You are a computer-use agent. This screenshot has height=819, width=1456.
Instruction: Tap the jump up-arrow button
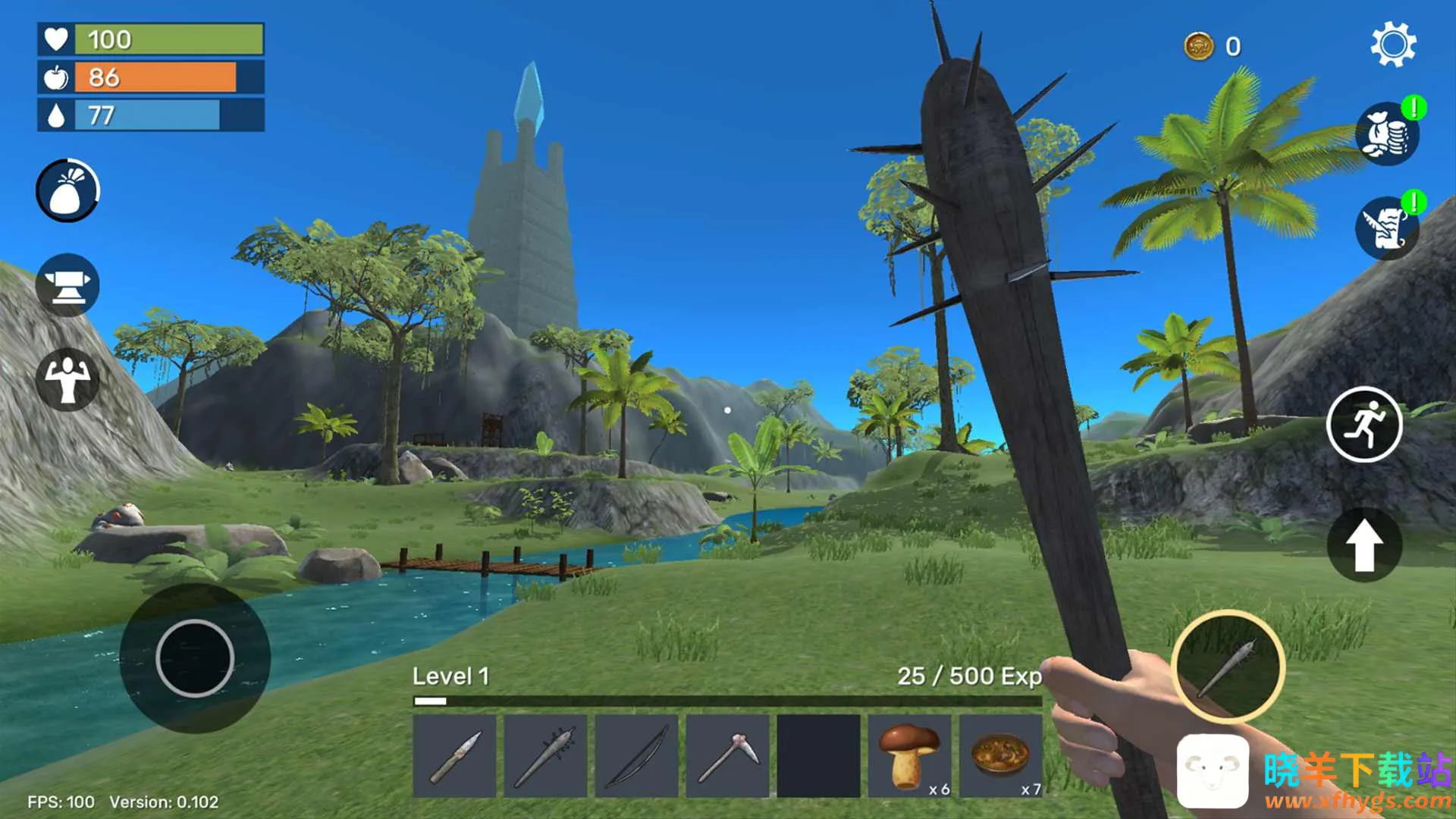(x=1364, y=545)
